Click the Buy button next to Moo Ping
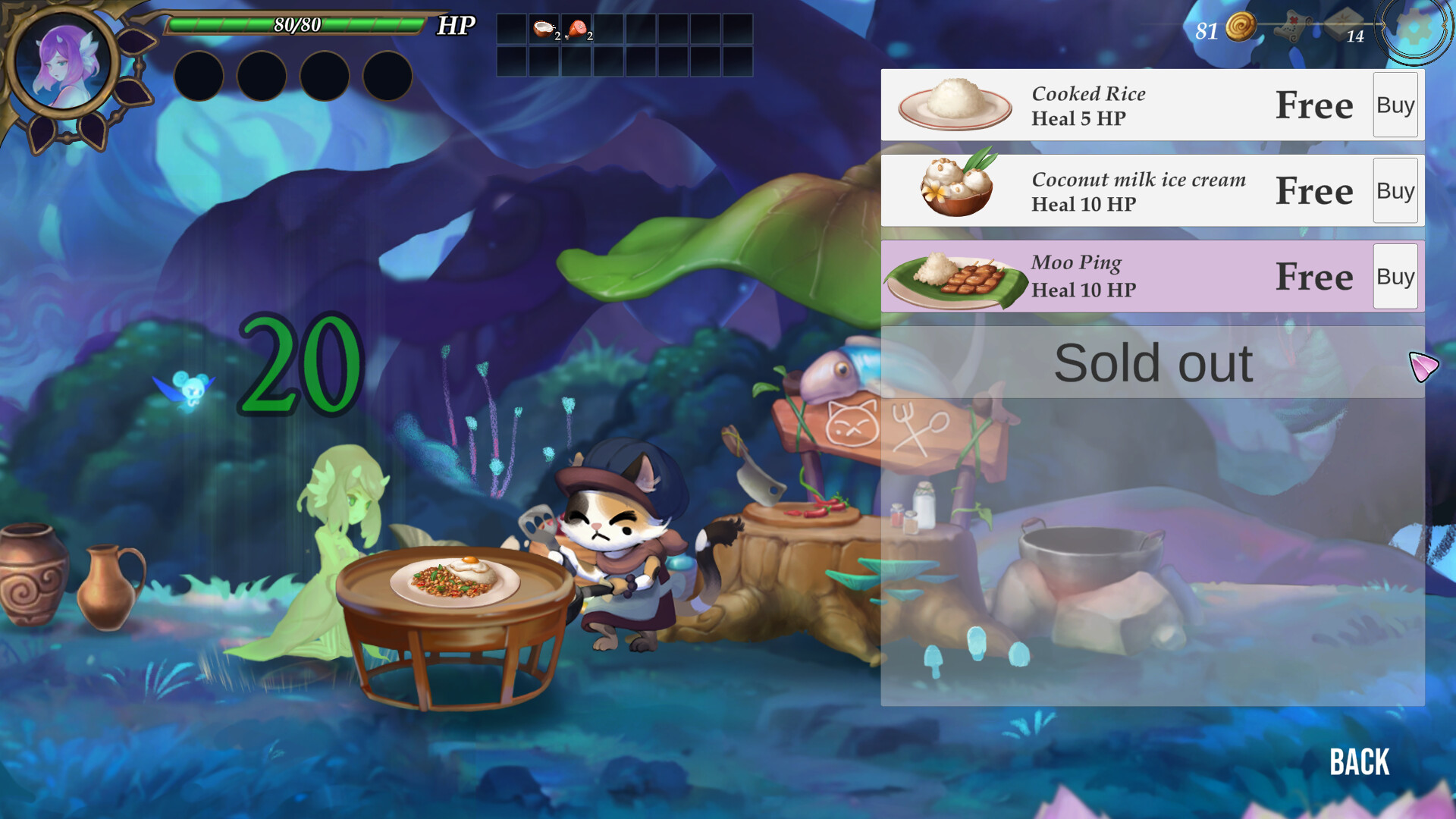Viewport: 1456px width, 819px height. click(x=1395, y=276)
